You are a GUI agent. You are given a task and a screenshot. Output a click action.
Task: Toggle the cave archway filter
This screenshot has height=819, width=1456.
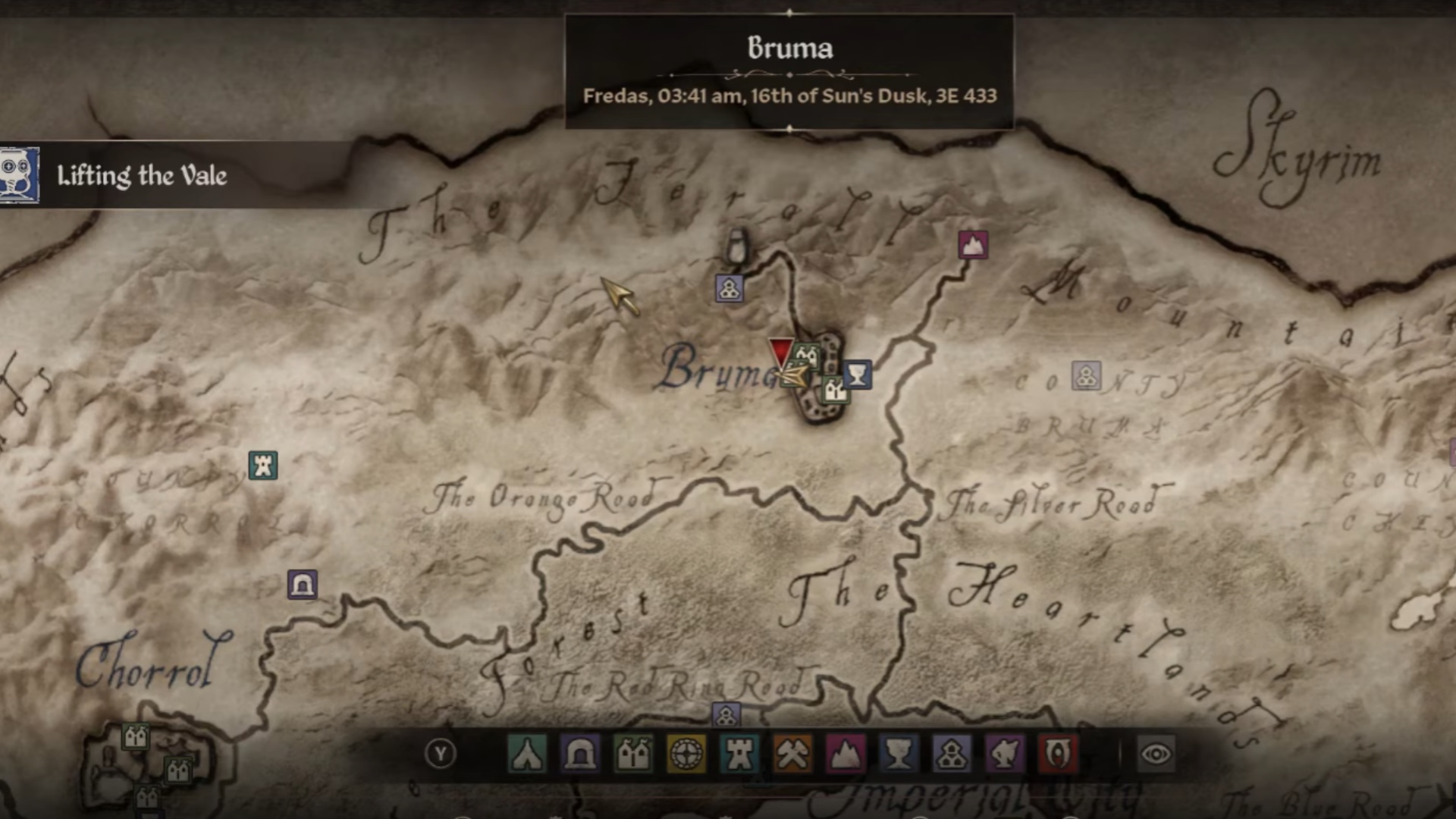pos(580,754)
